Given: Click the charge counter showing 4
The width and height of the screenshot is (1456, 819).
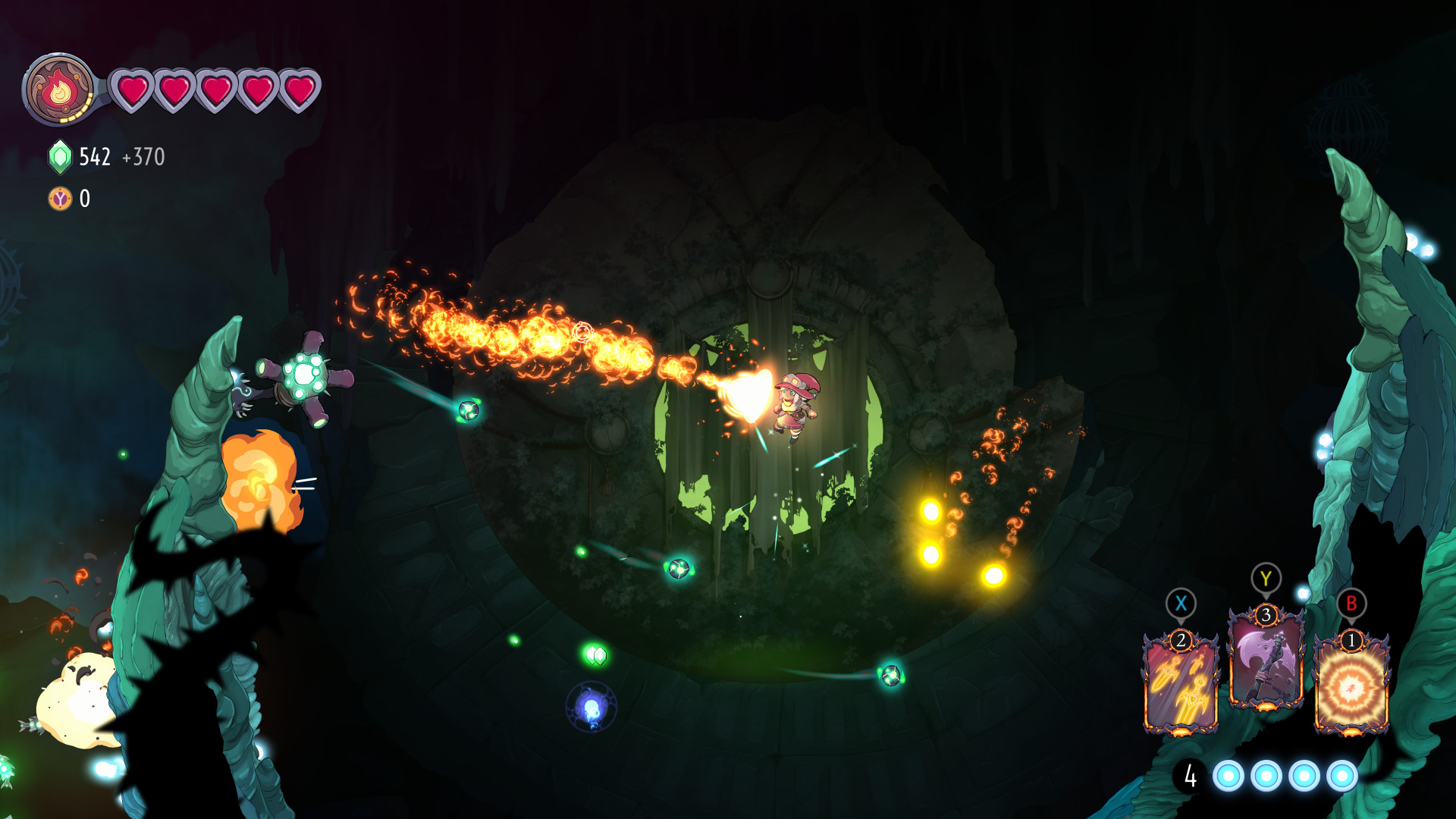Looking at the screenshot, I should tap(1190, 775).
